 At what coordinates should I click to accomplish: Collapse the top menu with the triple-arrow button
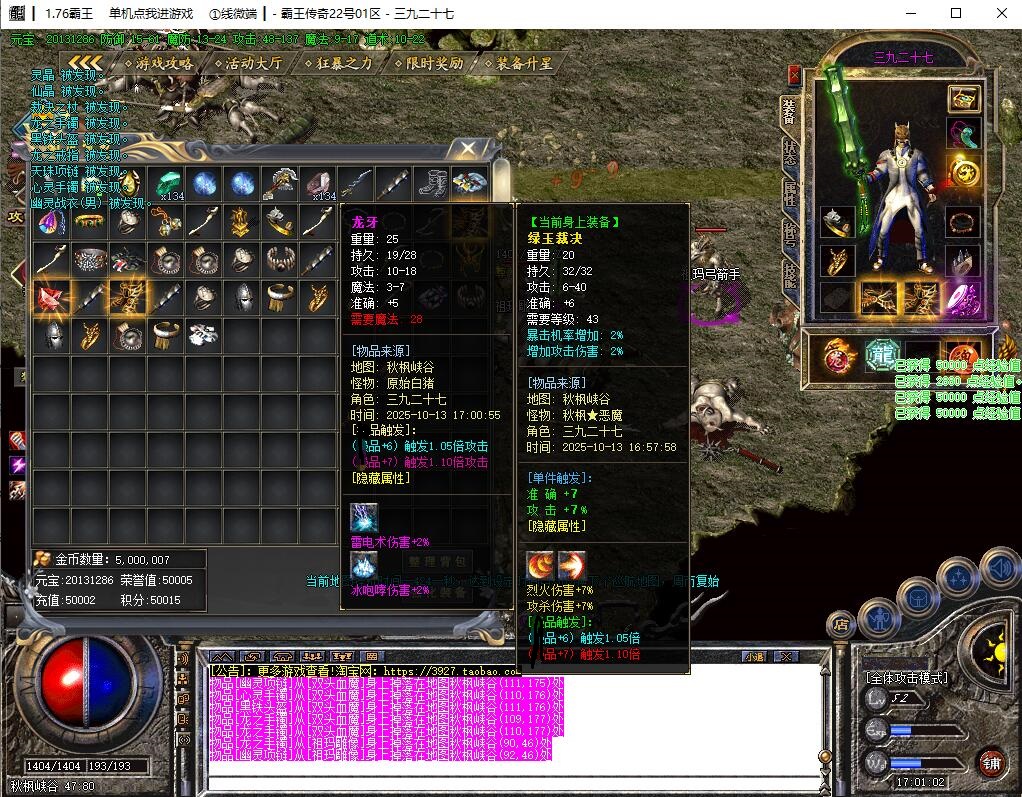[x=85, y=63]
